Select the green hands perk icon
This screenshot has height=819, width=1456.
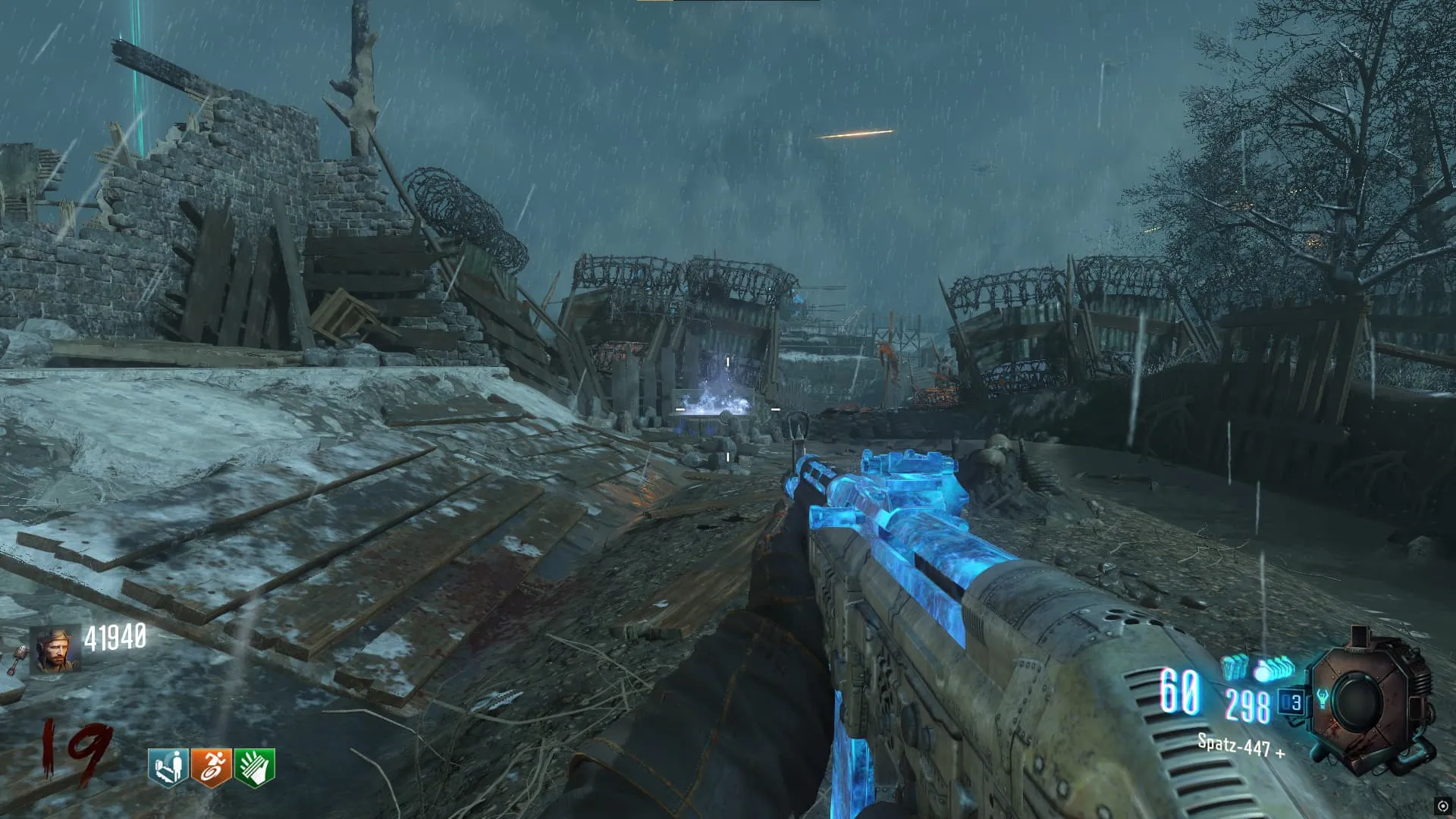pos(254,767)
